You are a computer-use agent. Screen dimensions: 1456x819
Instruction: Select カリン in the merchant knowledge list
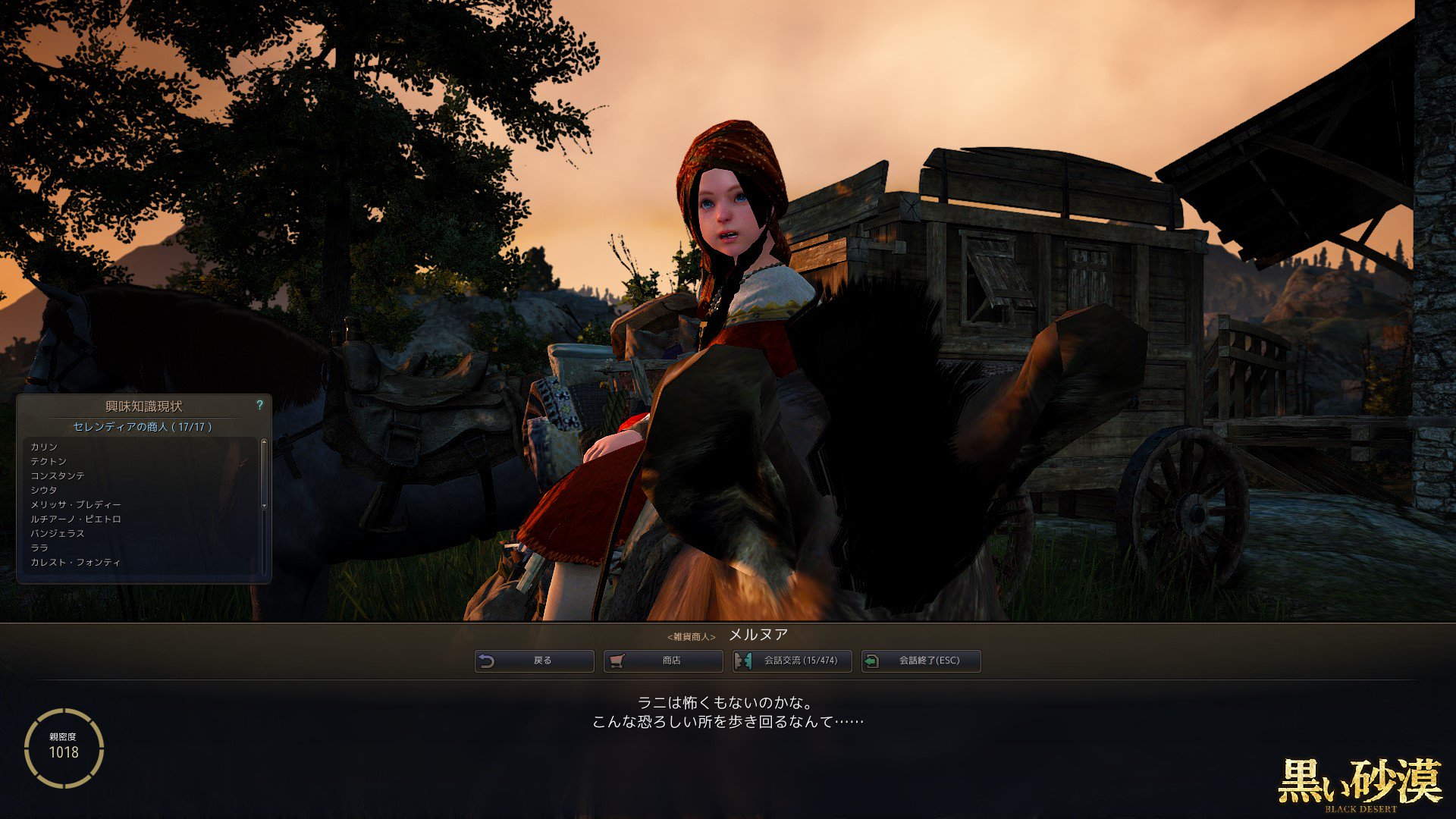pyautogui.click(x=45, y=447)
